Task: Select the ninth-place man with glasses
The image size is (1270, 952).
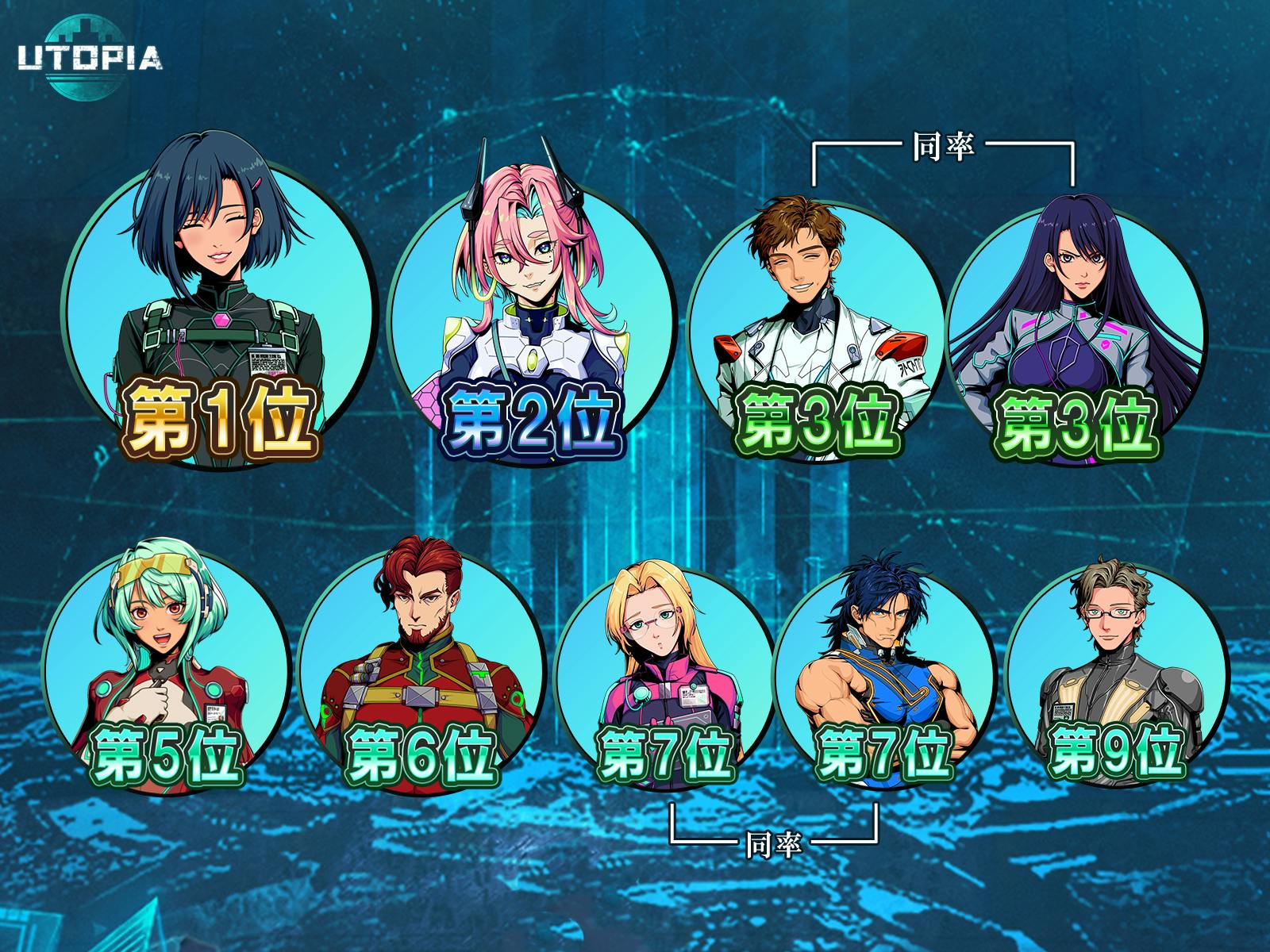Action: [x=1115, y=666]
